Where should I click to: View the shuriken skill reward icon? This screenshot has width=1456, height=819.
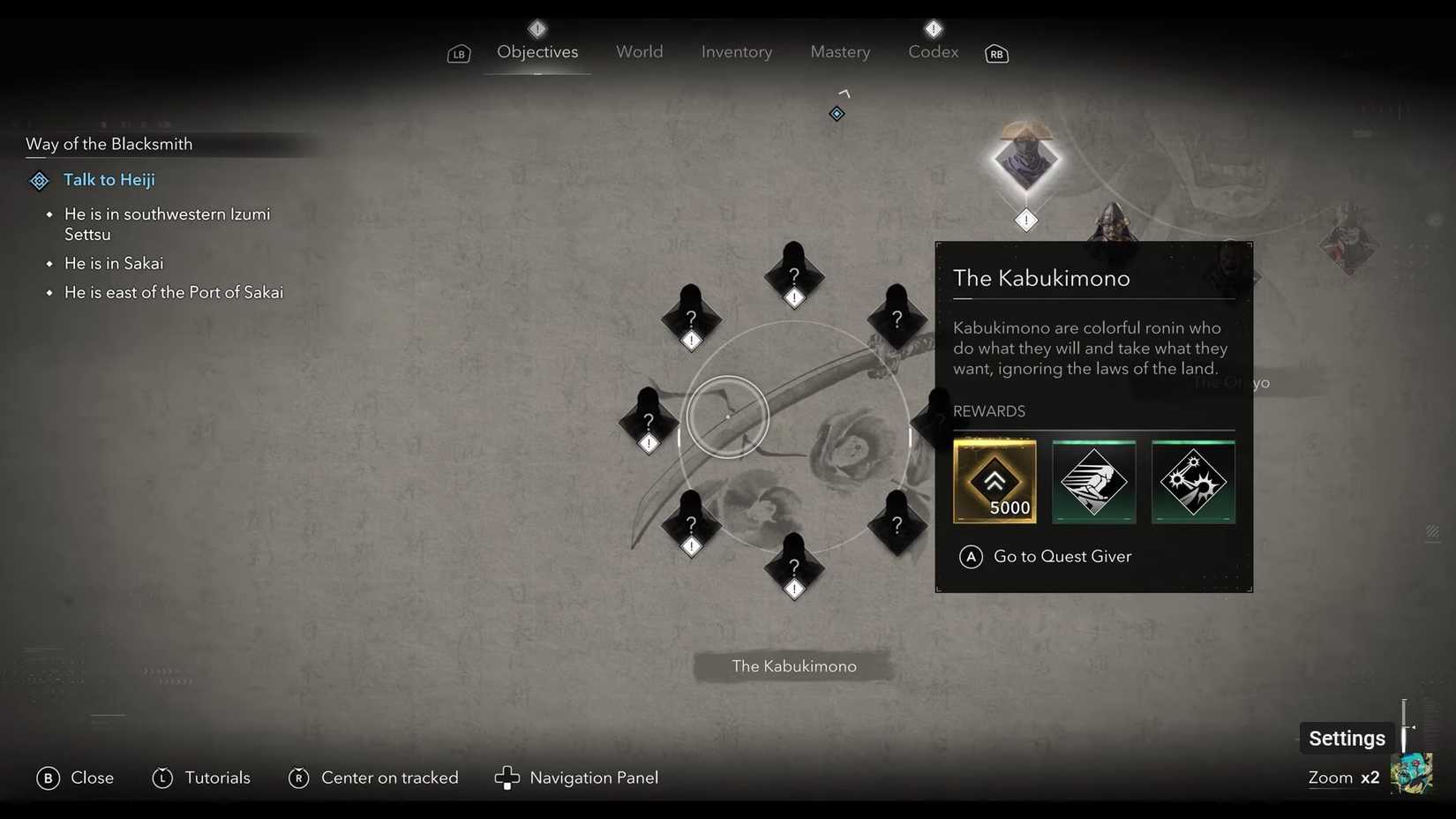(x=1193, y=481)
